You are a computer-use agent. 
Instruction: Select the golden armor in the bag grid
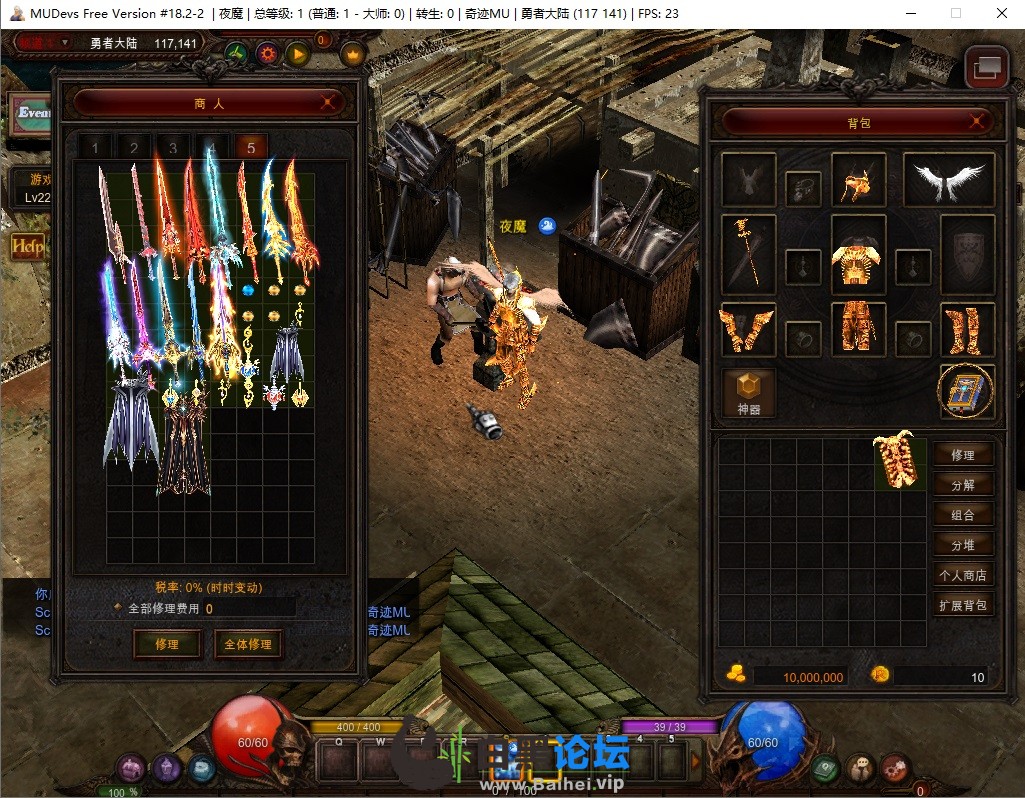[899, 461]
